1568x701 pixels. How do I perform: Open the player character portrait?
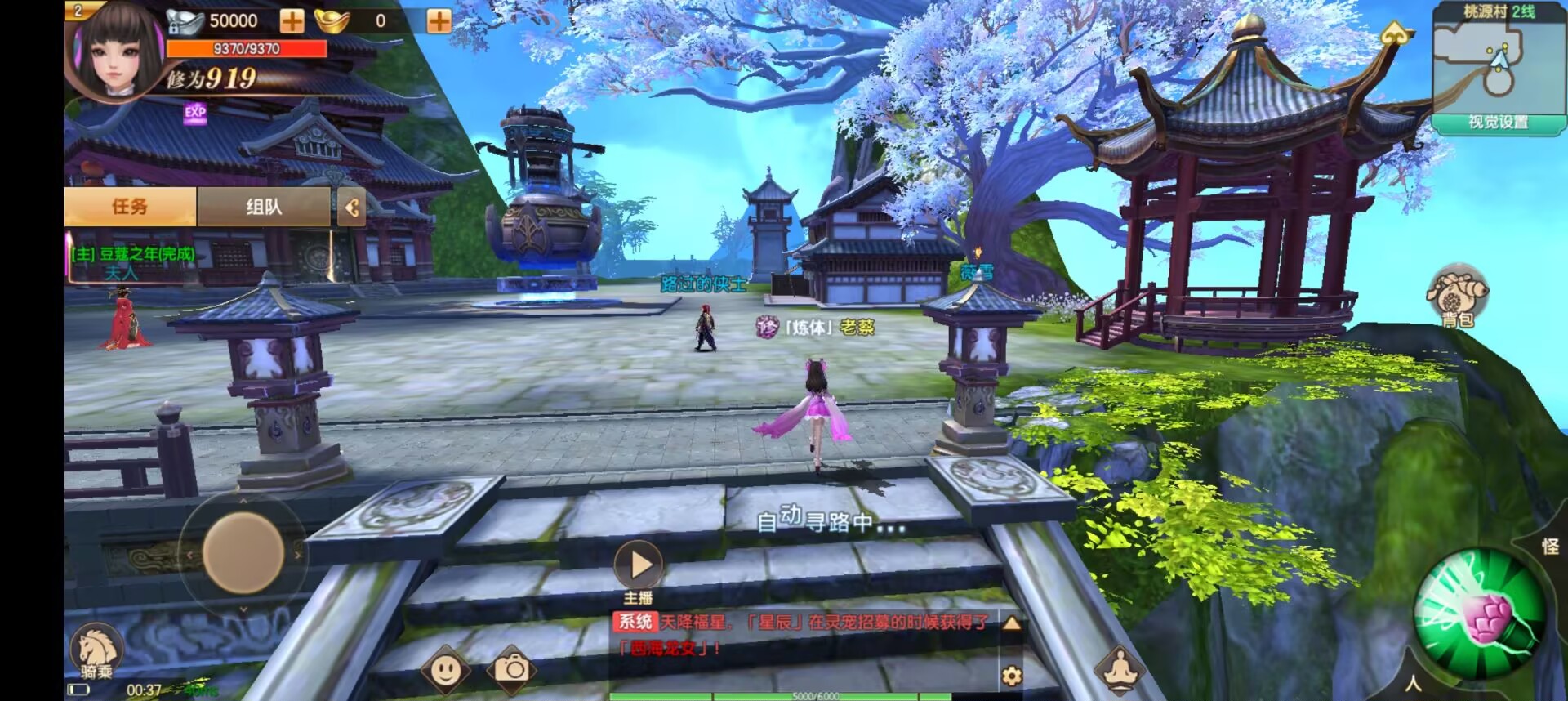(x=113, y=51)
